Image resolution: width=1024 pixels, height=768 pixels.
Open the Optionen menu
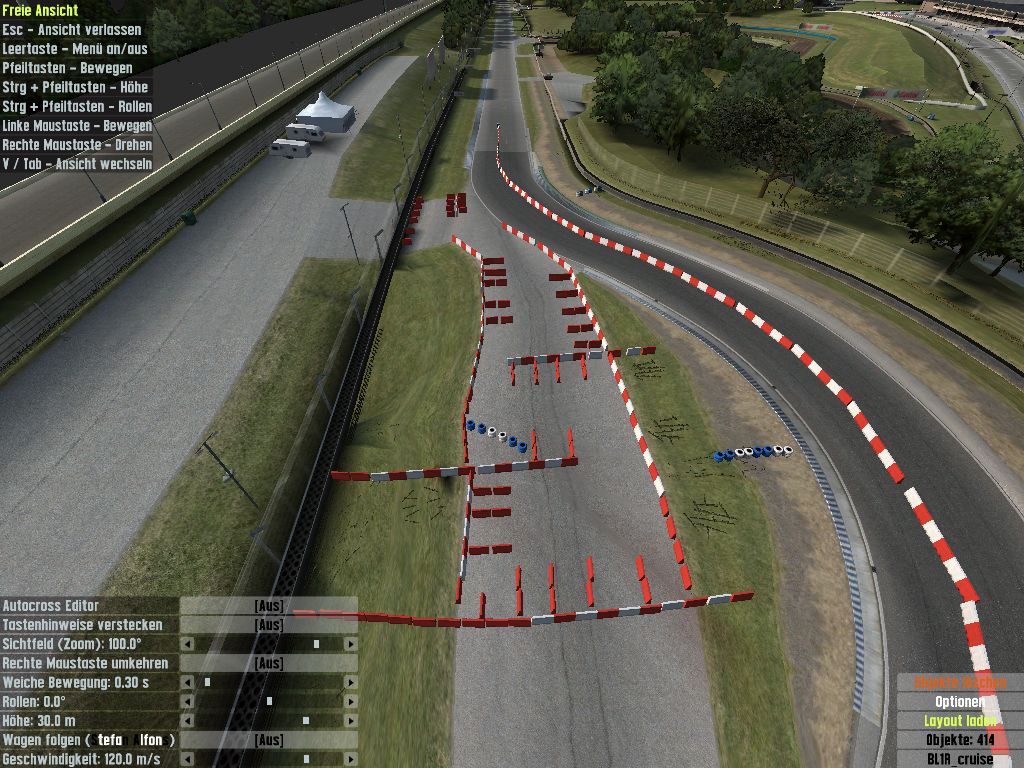coord(959,701)
